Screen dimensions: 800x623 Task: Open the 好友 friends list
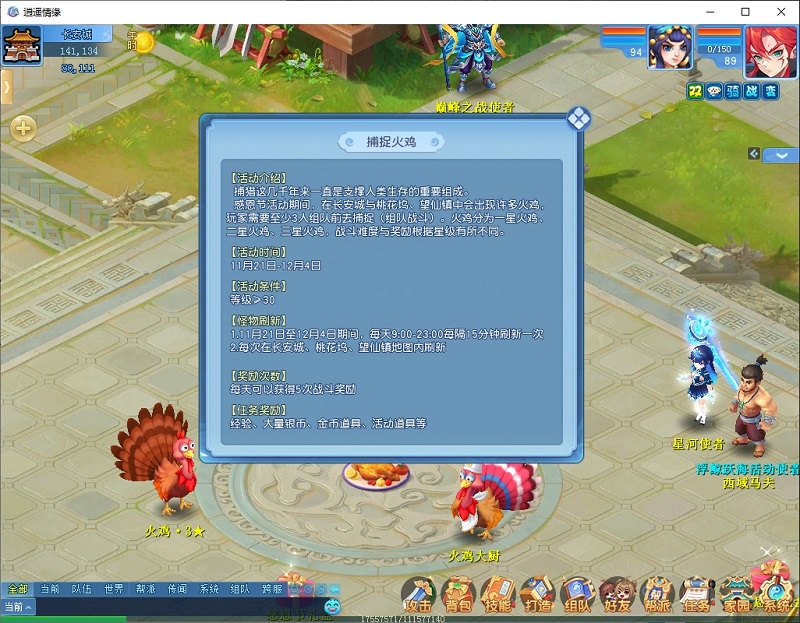pos(617,594)
